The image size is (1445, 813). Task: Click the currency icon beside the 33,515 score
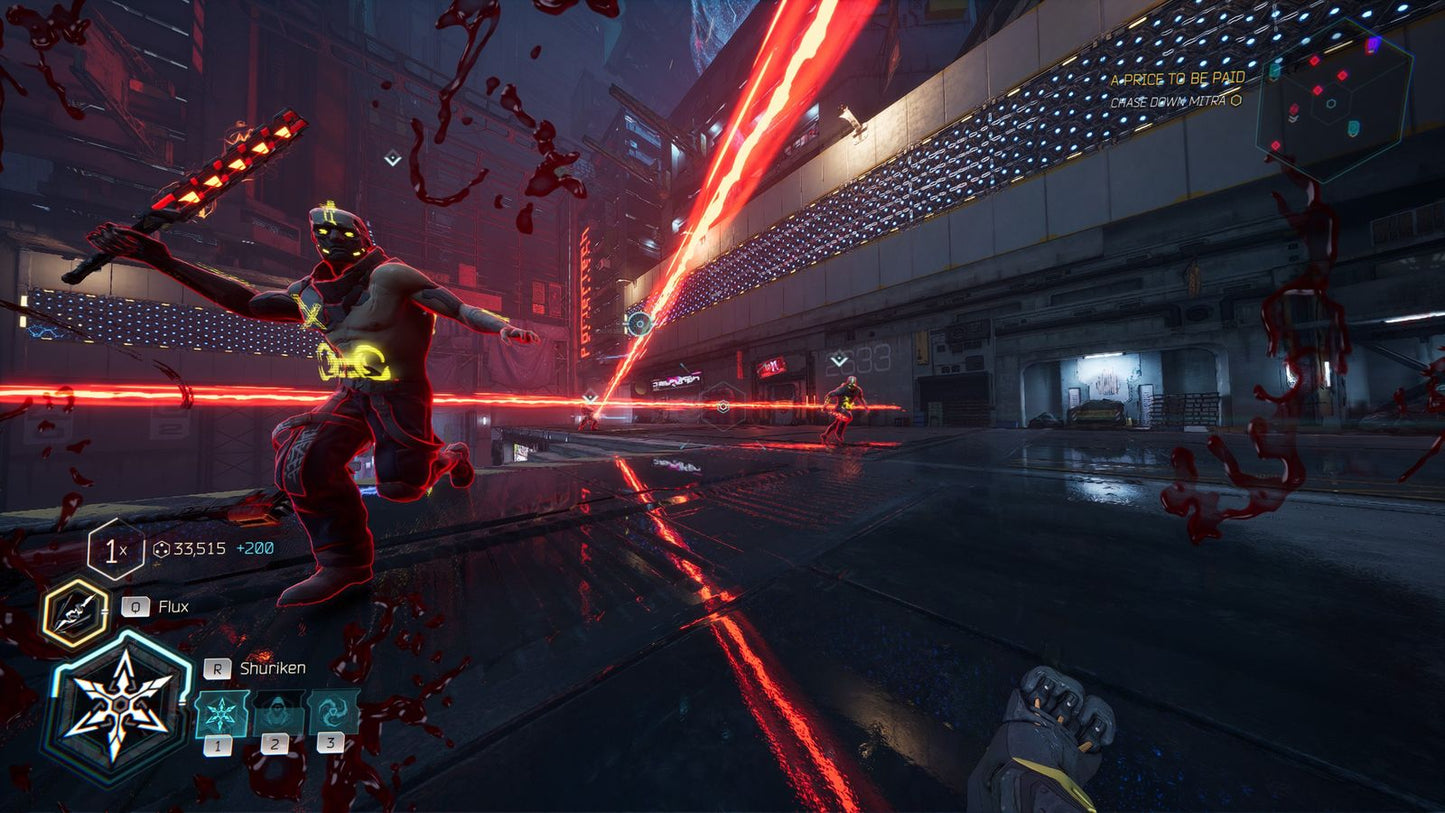click(162, 548)
